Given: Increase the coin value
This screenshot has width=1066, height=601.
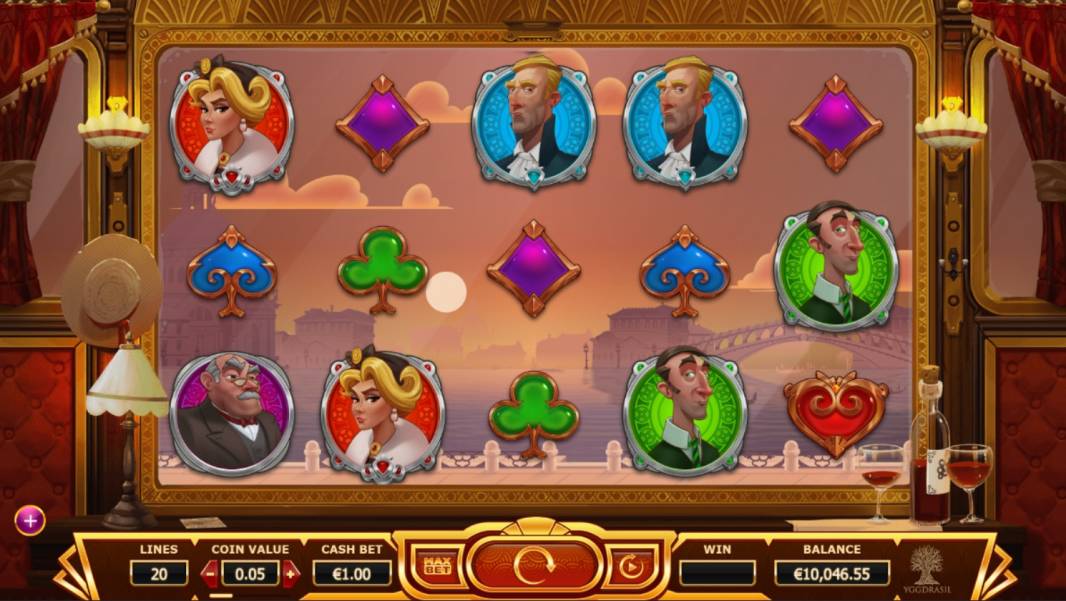Looking at the screenshot, I should coord(291,573).
